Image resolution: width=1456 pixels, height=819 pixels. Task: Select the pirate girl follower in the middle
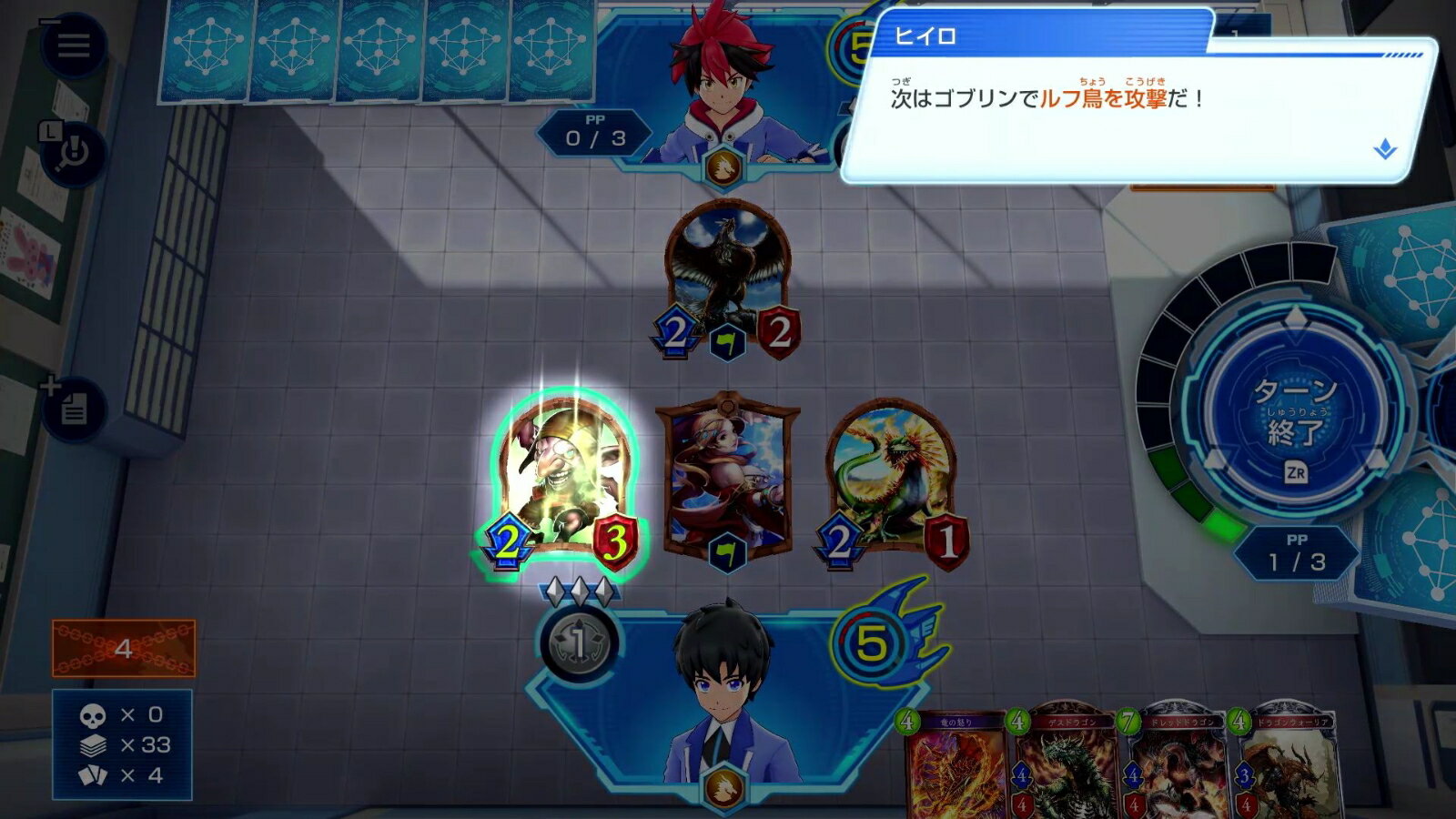(x=727, y=480)
